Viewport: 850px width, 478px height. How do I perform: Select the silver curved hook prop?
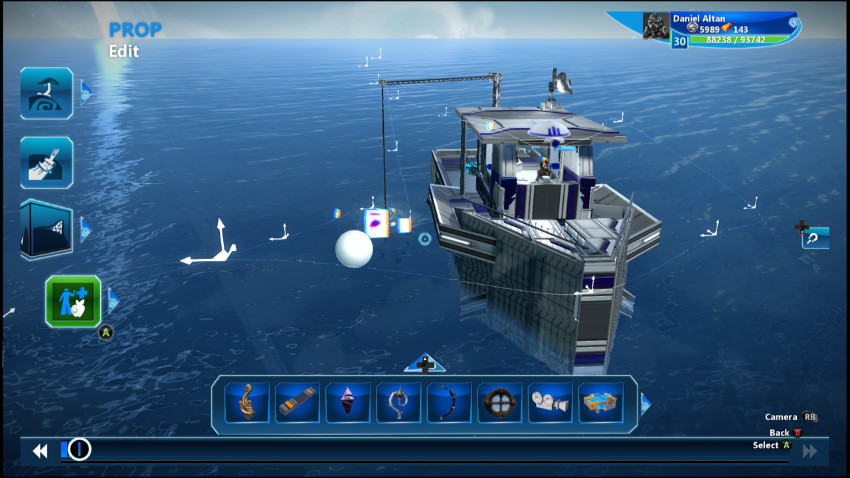coord(398,402)
